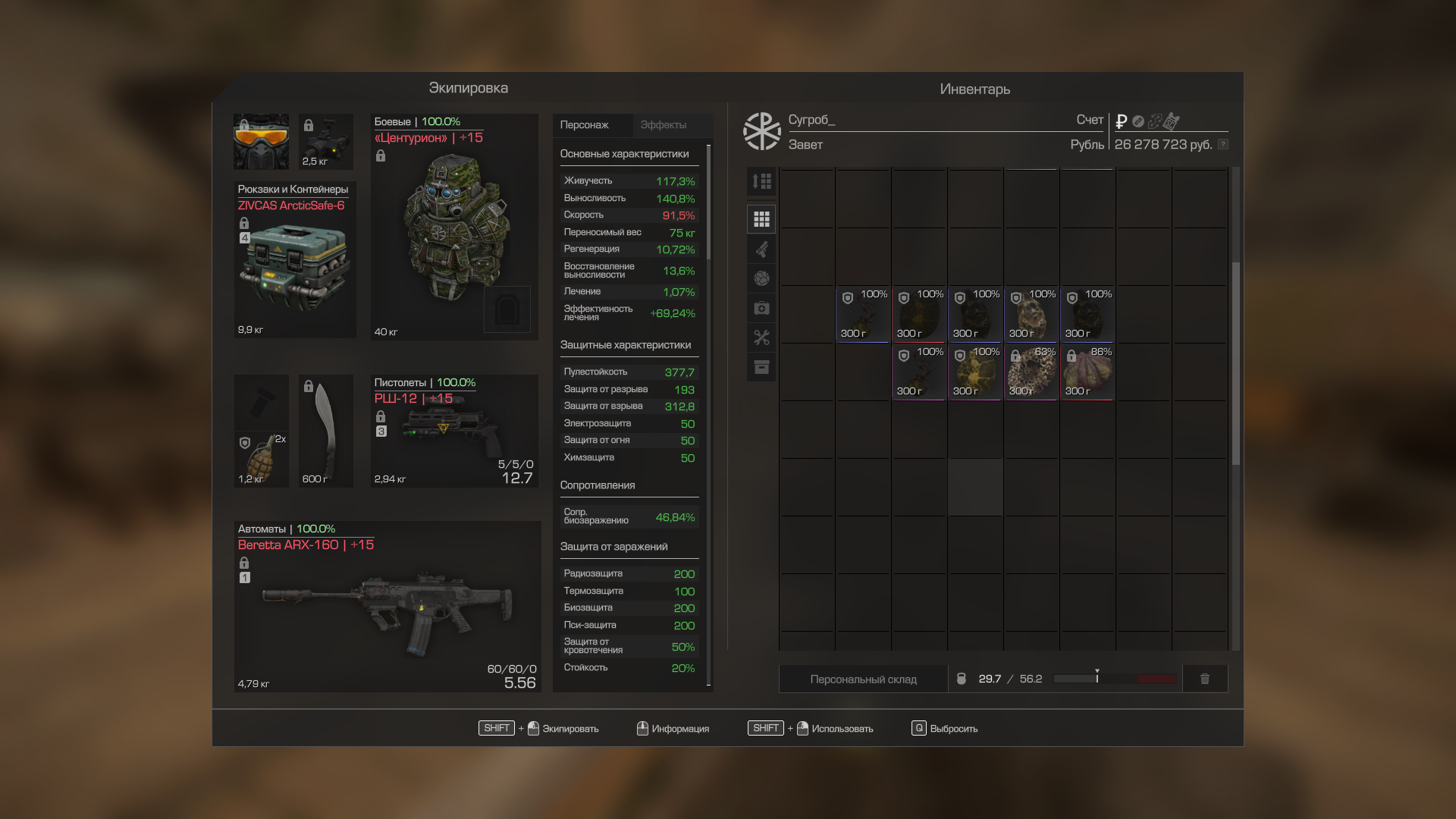Select the ruble currency icon
Screen dimensions: 1456x819
1122,121
